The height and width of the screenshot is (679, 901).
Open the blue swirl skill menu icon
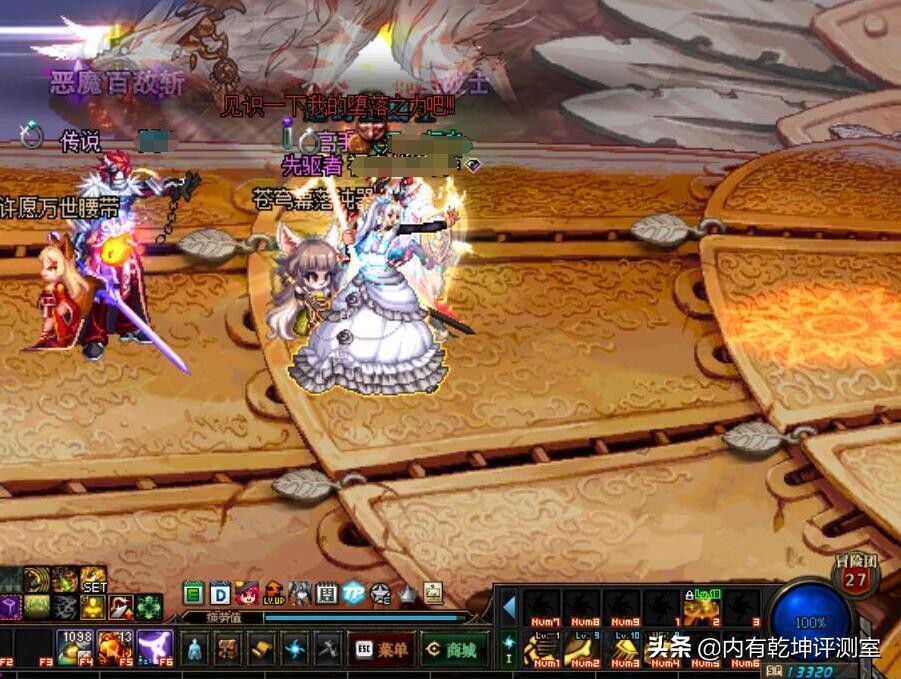pos(295,648)
